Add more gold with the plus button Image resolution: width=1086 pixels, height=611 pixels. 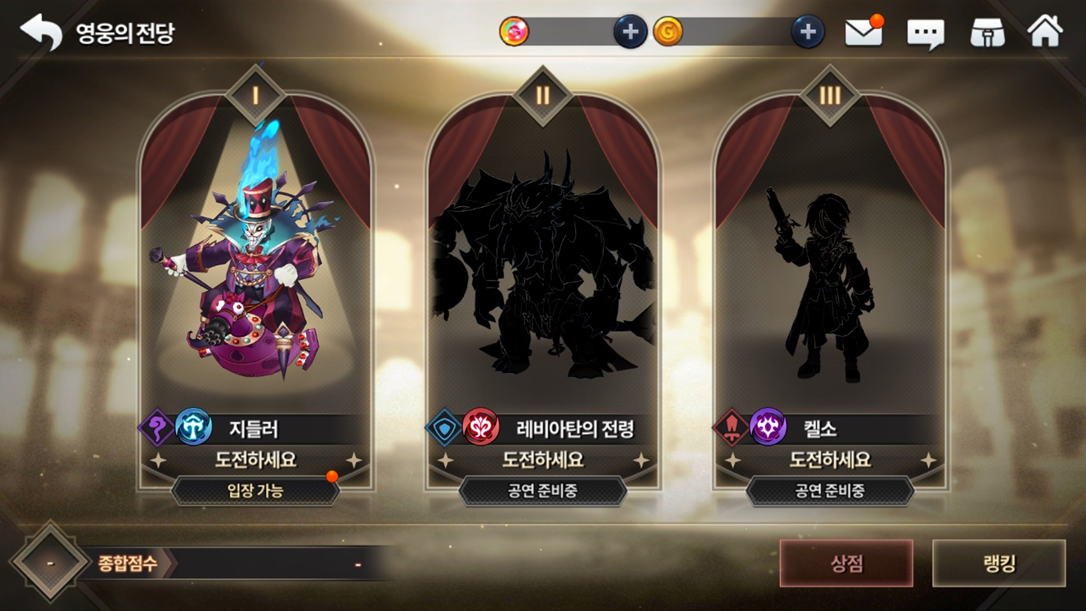coord(807,32)
